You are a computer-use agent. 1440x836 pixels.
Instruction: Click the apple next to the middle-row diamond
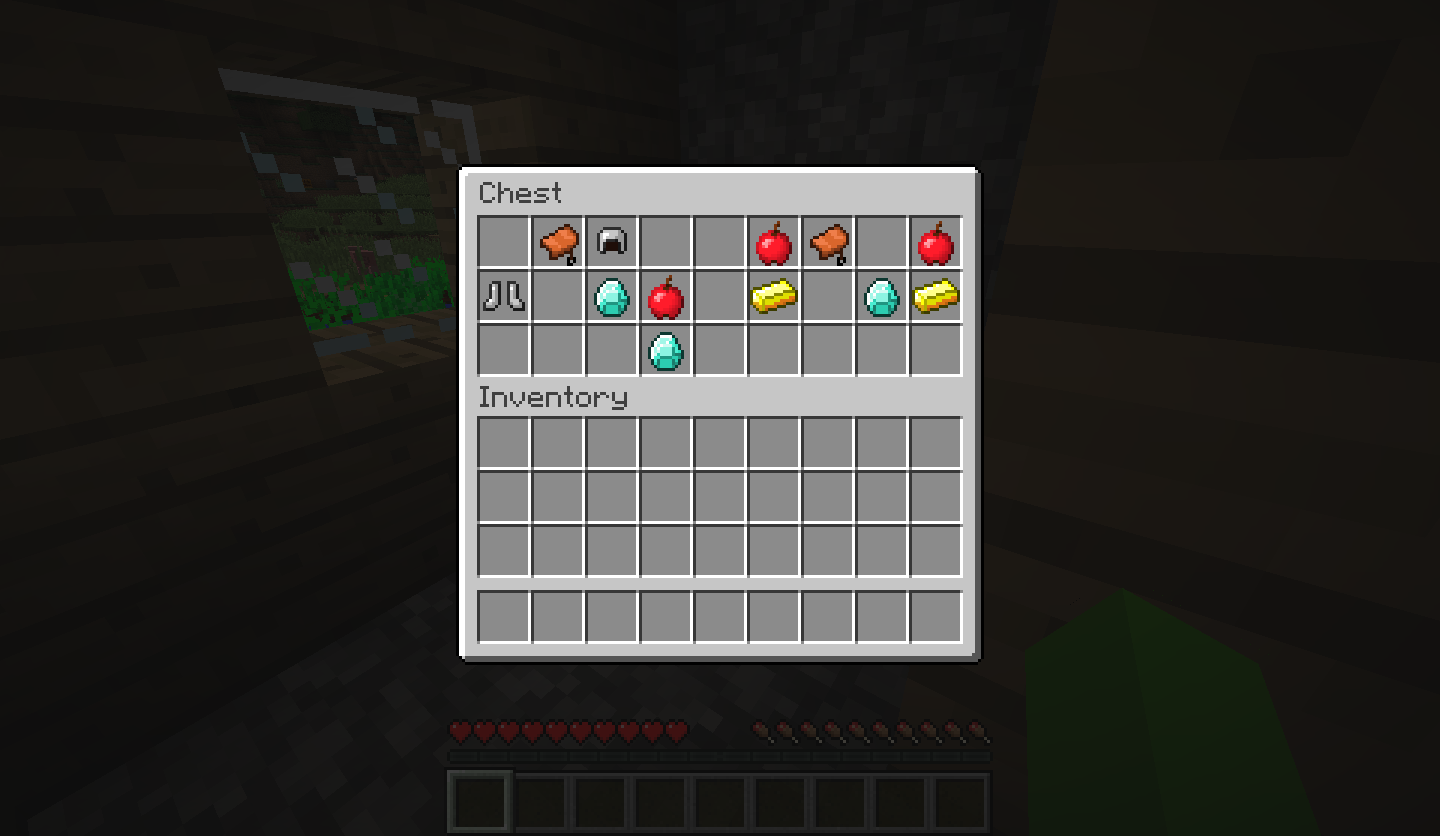click(x=666, y=295)
